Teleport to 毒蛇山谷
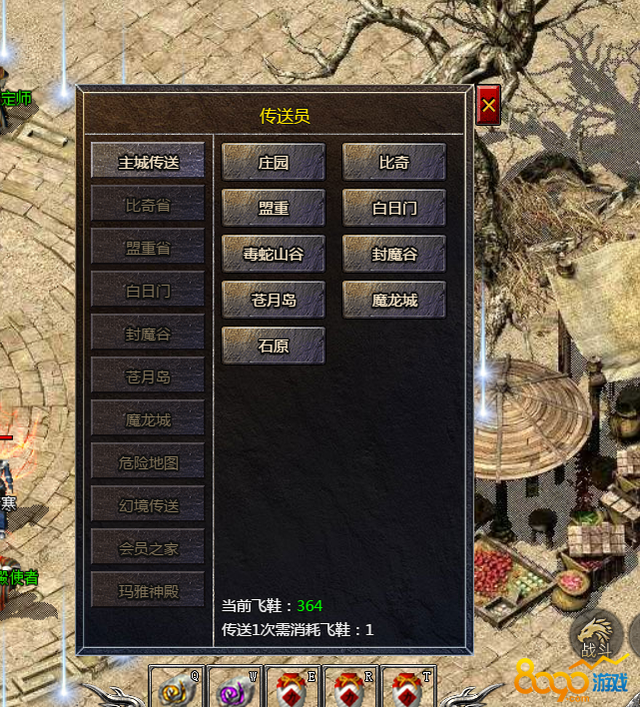Image resolution: width=640 pixels, height=707 pixels. pos(273,254)
